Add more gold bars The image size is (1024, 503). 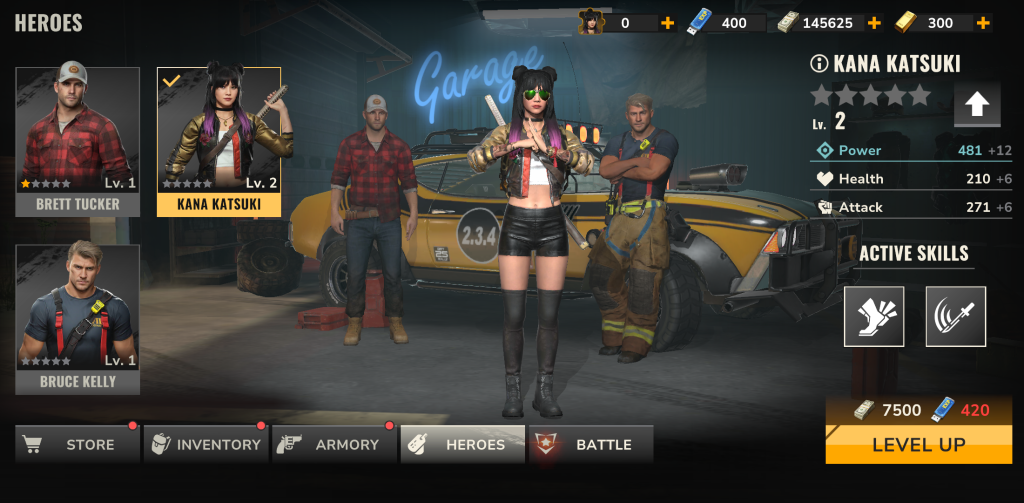tap(983, 23)
